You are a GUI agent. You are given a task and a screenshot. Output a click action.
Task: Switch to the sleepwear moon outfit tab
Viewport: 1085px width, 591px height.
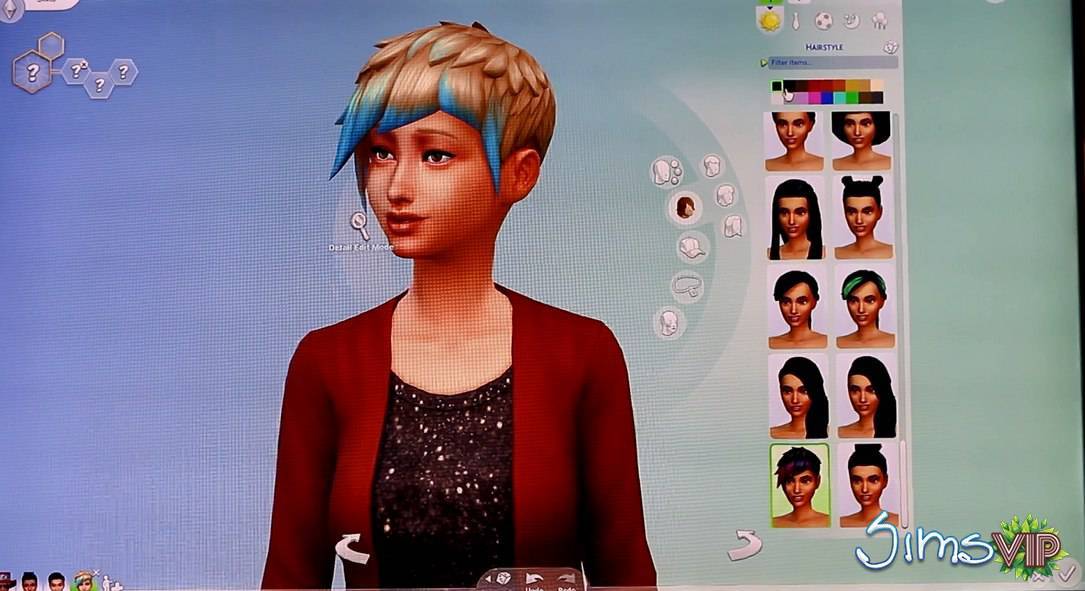point(851,20)
